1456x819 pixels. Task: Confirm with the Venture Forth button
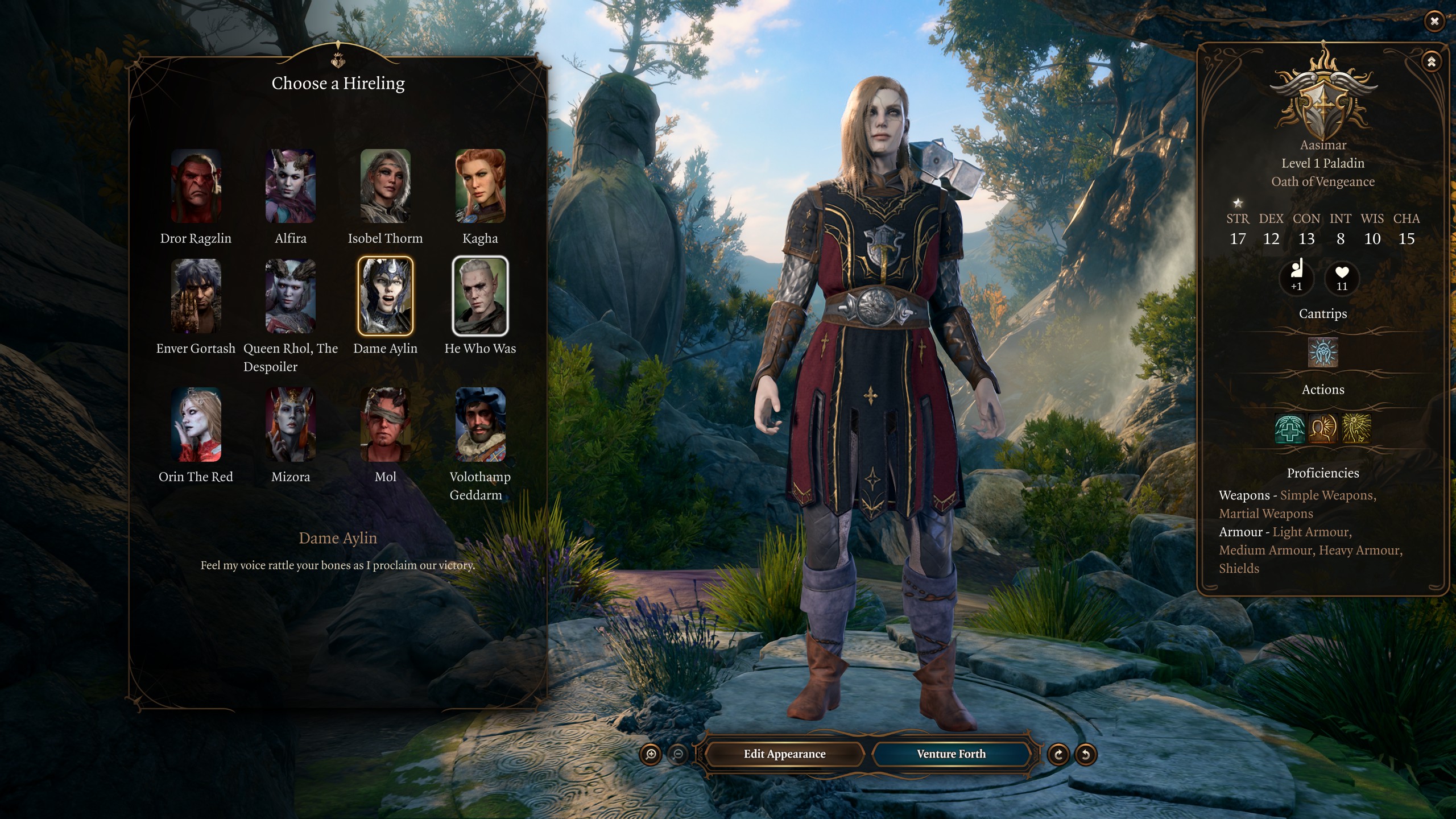click(951, 754)
